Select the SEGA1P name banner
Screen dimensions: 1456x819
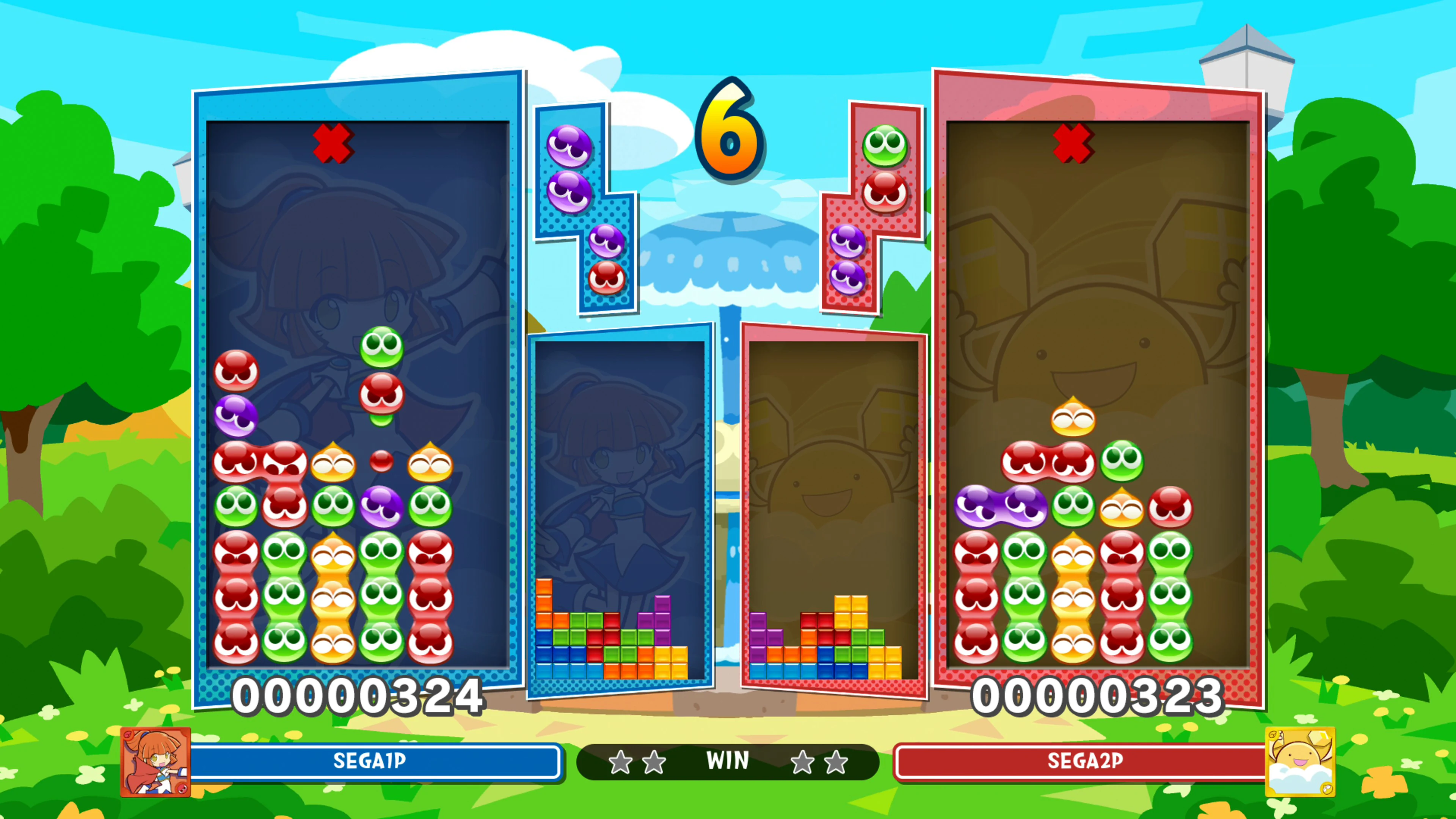(x=370, y=761)
